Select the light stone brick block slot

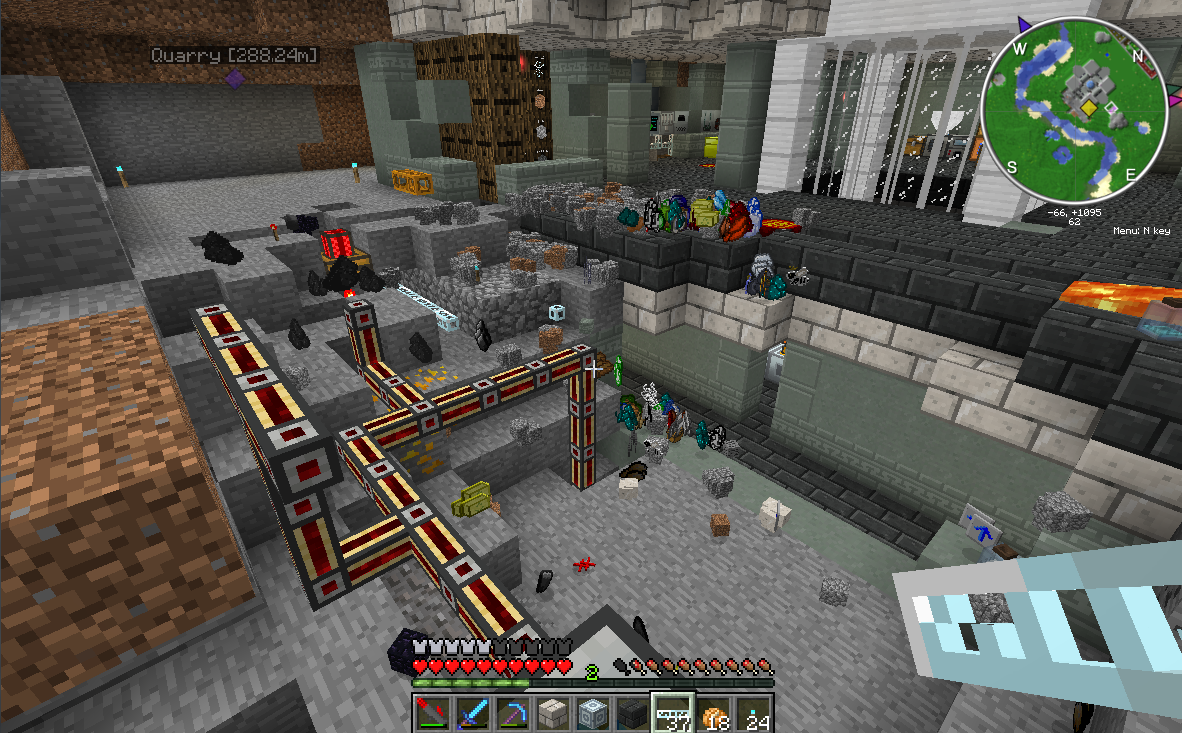551,713
